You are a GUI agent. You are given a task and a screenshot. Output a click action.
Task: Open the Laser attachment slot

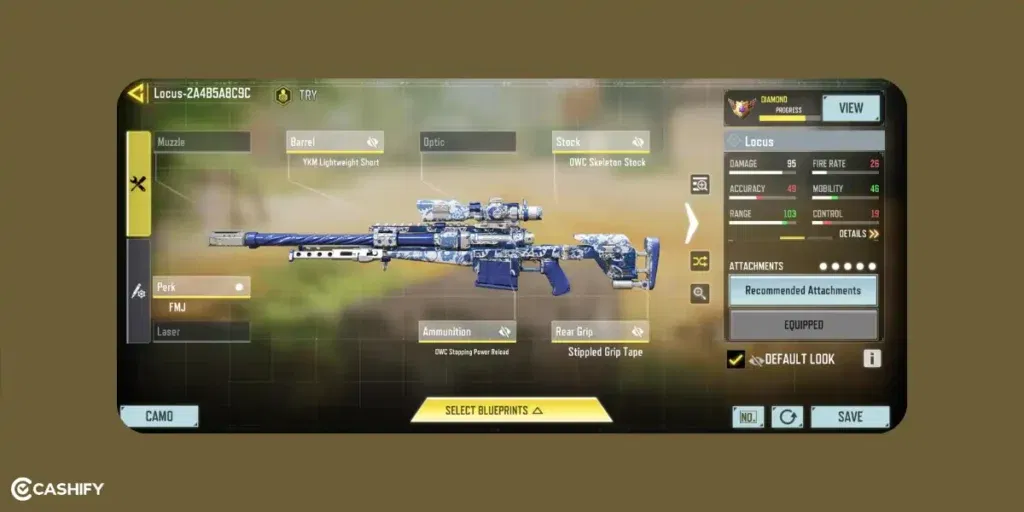202,331
